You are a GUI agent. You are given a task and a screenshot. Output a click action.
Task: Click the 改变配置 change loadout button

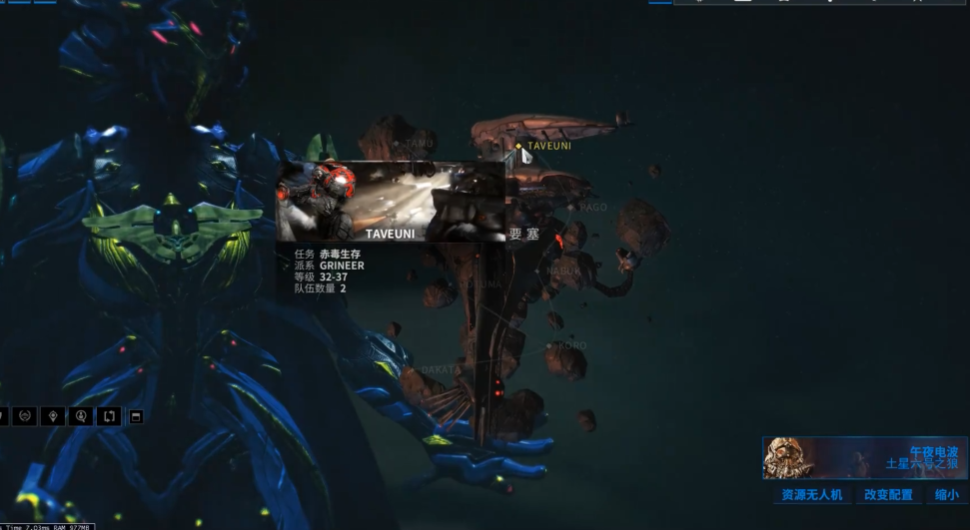(888, 494)
